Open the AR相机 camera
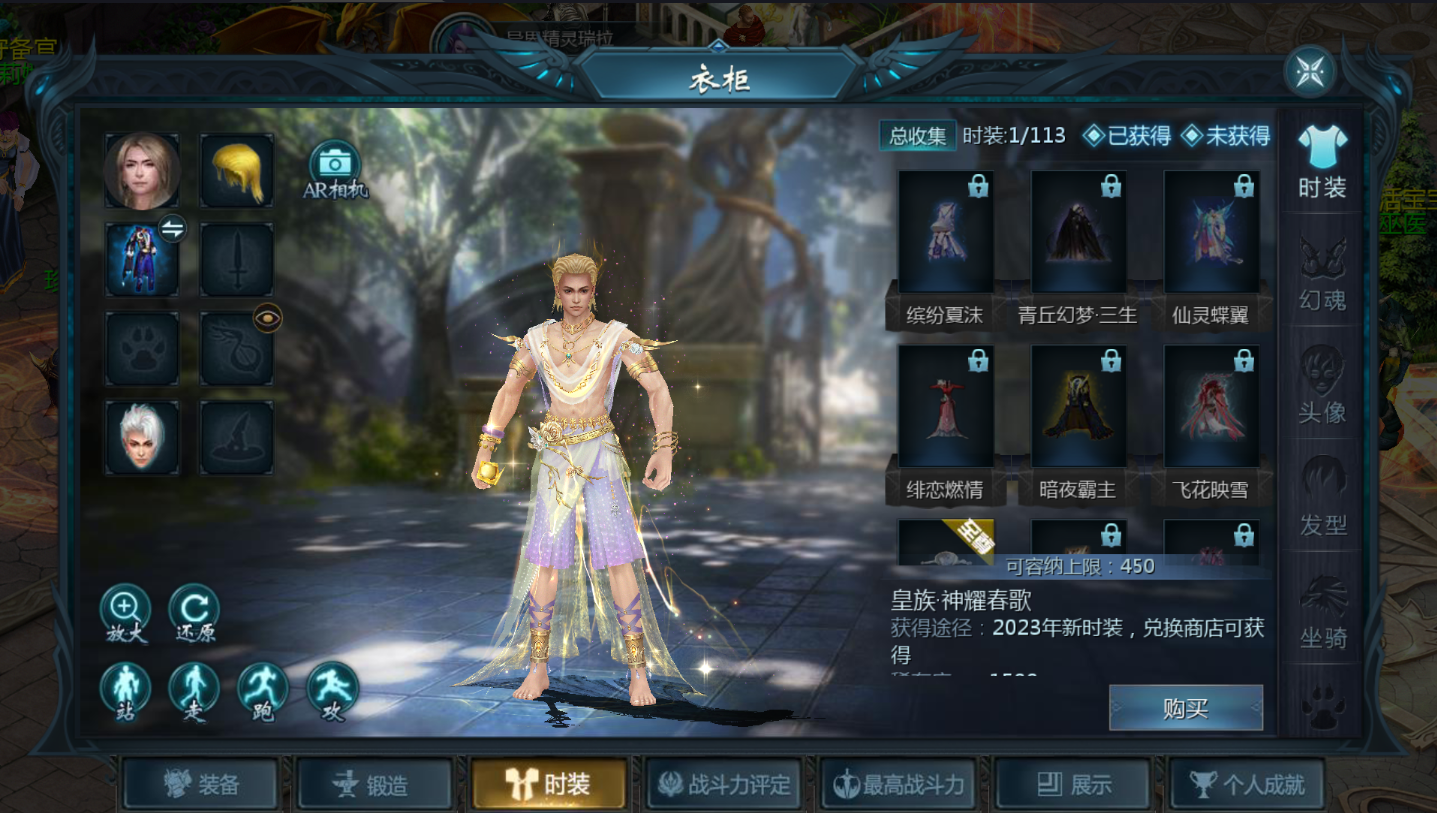 click(x=335, y=166)
